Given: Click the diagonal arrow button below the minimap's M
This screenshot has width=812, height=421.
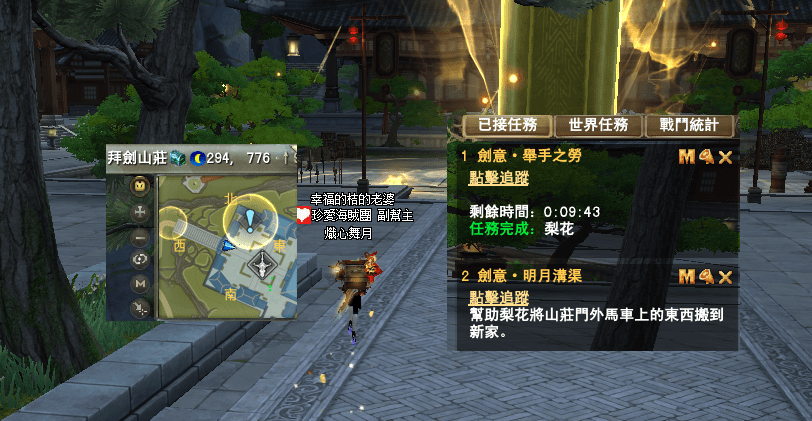Looking at the screenshot, I should tap(141, 307).
